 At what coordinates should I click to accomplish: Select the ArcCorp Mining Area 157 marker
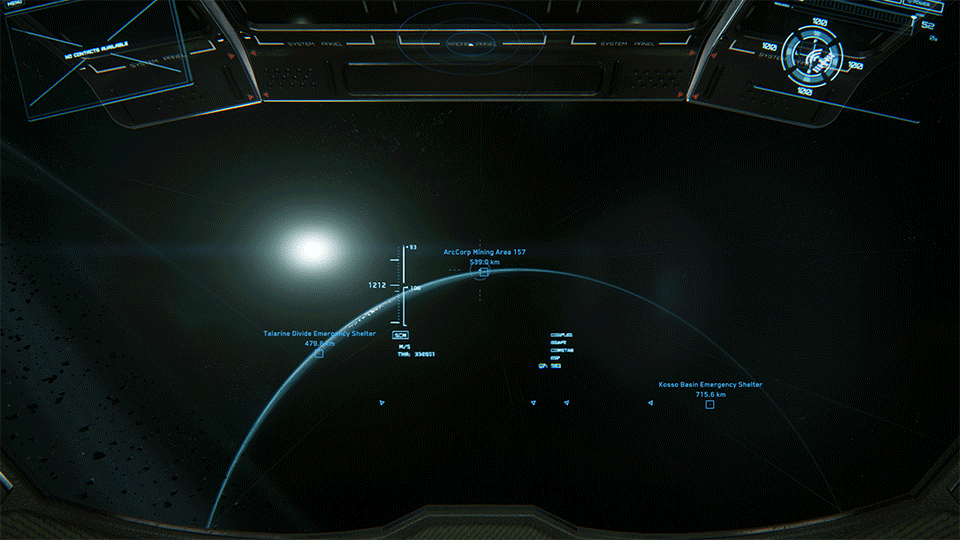(484, 272)
